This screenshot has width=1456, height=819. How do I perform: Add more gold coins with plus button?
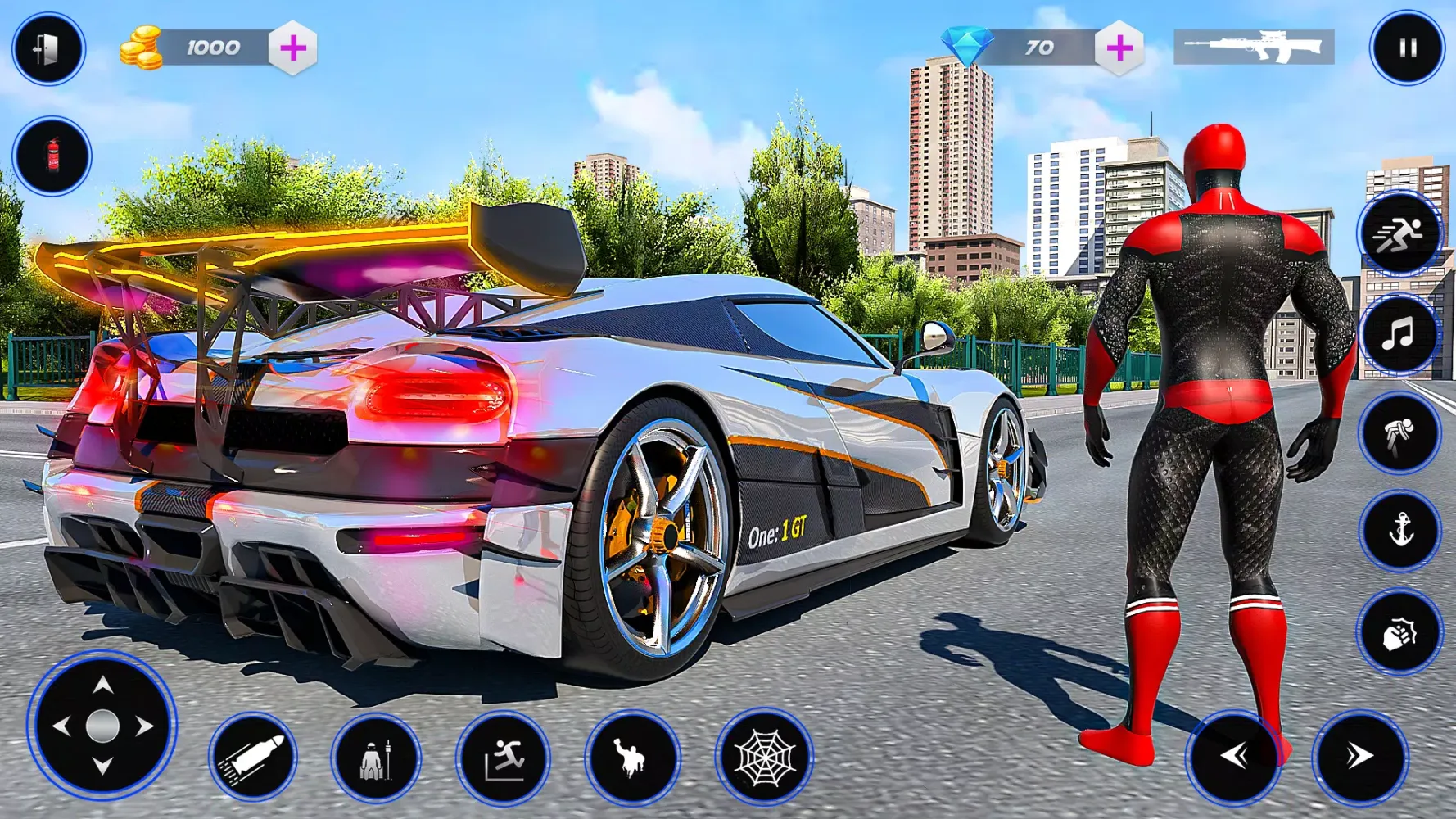[x=293, y=48]
